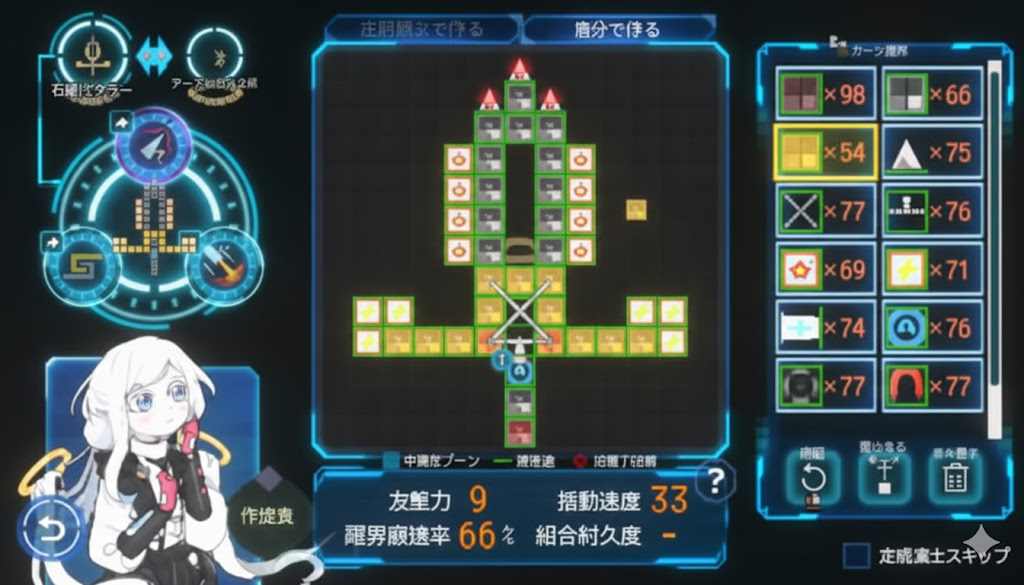Select the yellow spiral skill icon
The width and height of the screenshot is (1024, 585).
[81, 265]
